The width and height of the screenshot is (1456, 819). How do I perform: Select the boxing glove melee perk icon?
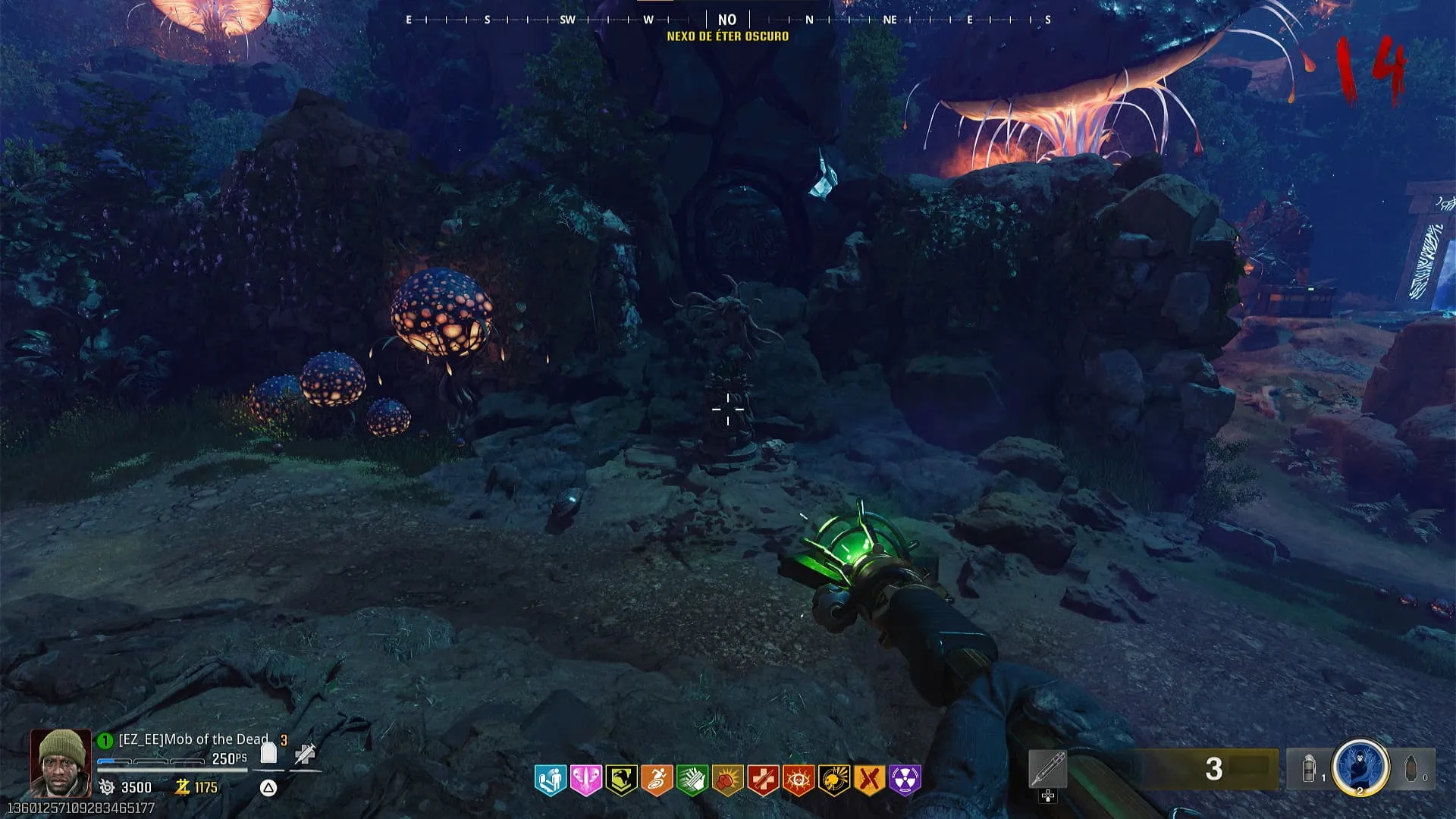[727, 780]
